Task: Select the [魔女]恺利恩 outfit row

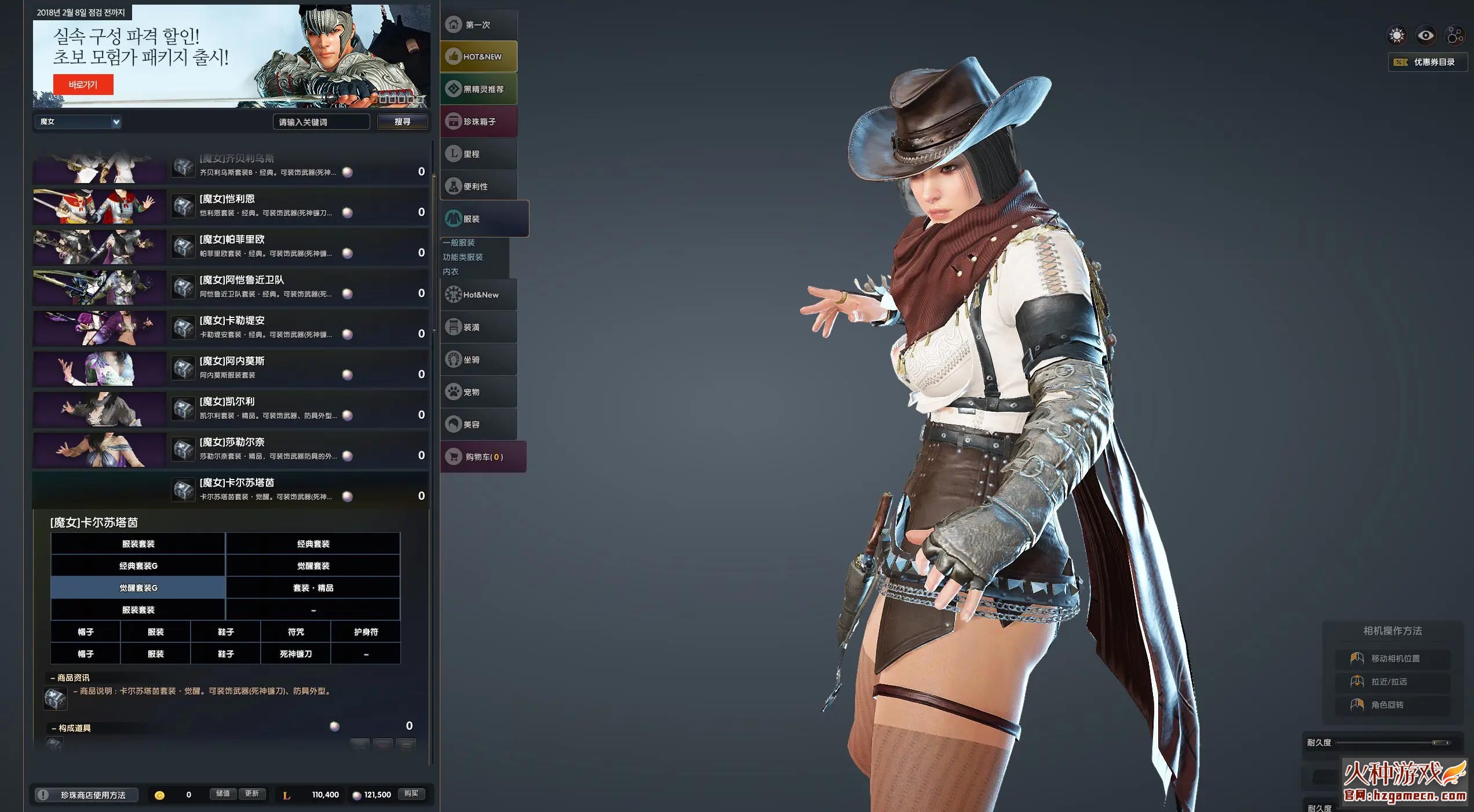Action: coord(231,206)
